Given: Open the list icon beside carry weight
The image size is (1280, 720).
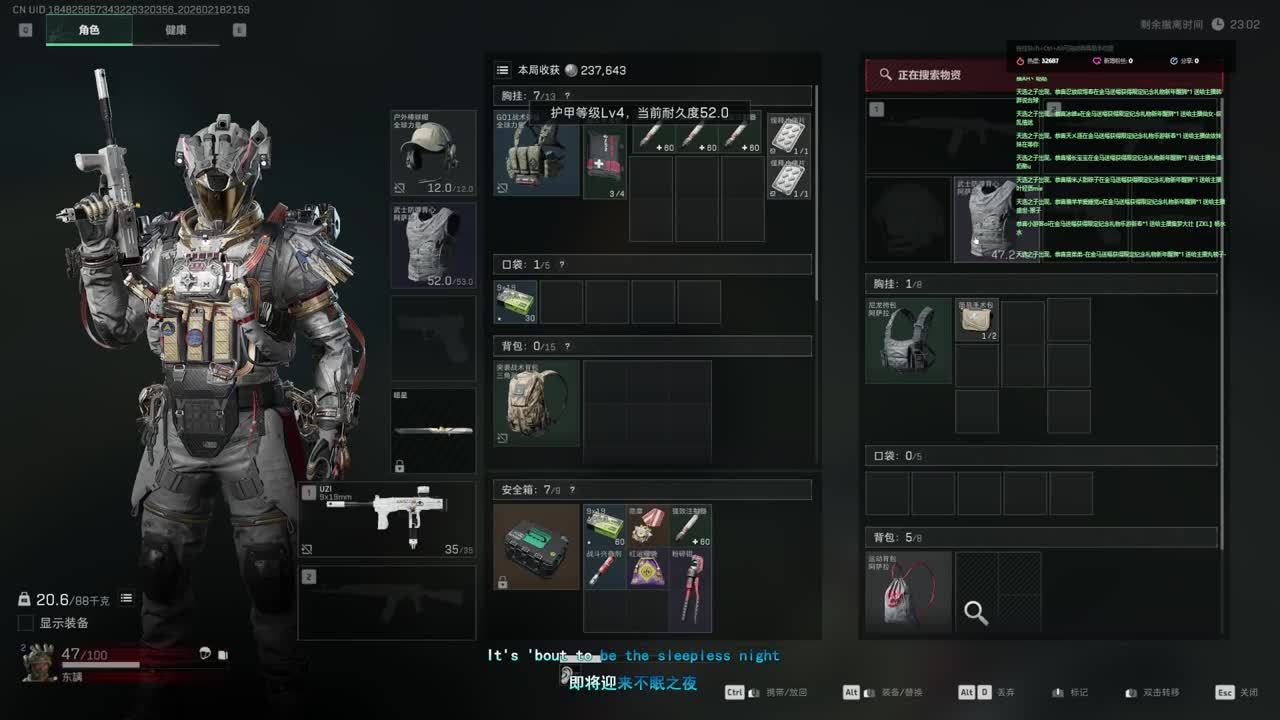Looking at the screenshot, I should (127, 598).
